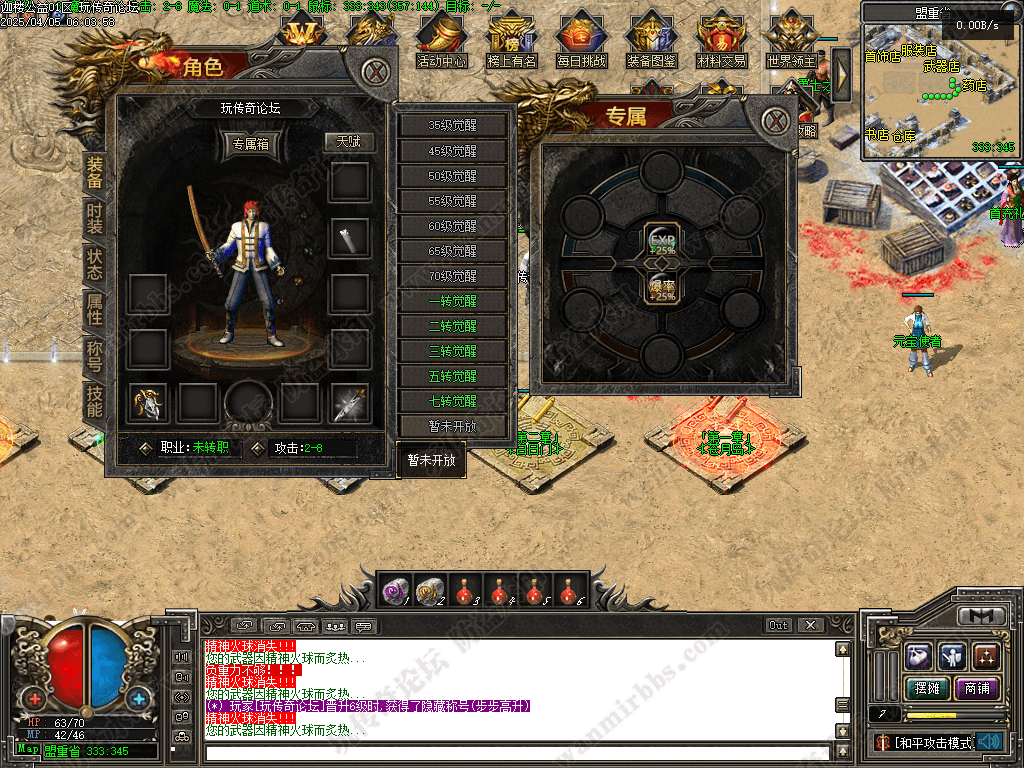The width and height of the screenshot is (1024, 768).
Task: Switch to the 状态 status tab
Action: pyautogui.click(x=94, y=263)
